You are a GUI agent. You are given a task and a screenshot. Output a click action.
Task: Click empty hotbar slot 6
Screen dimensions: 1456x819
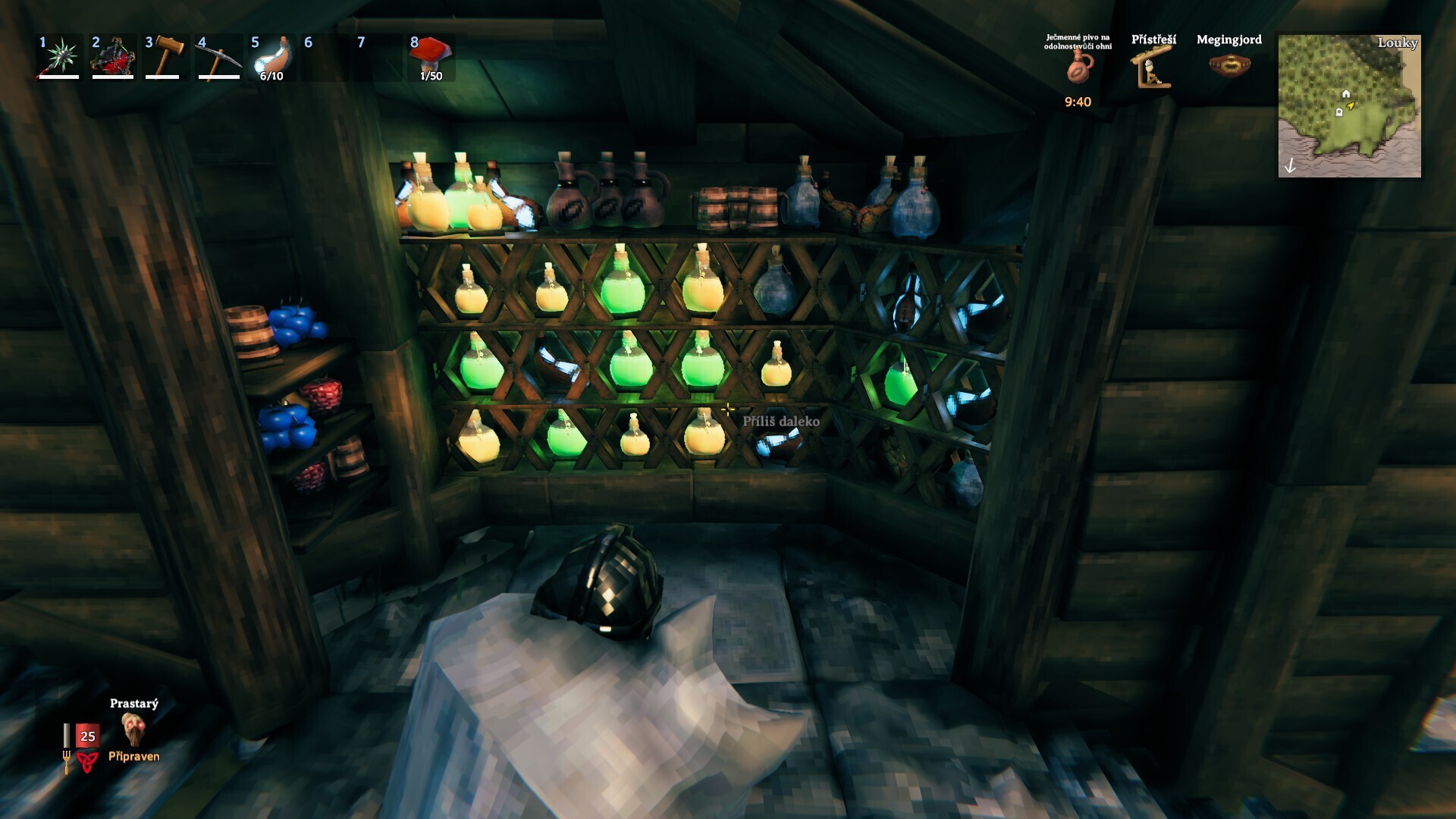324,57
